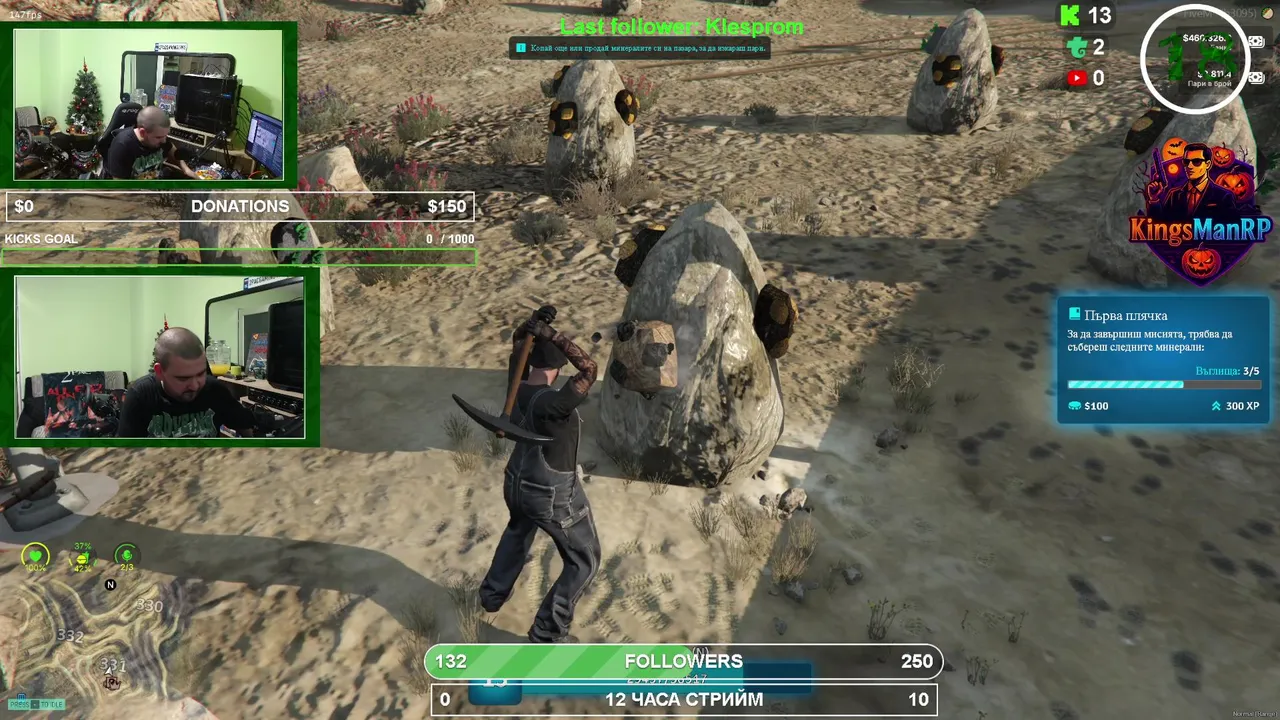The width and height of the screenshot is (1280, 720).
Task: Click the green Kick viewer count icon
Action: coord(1070,15)
